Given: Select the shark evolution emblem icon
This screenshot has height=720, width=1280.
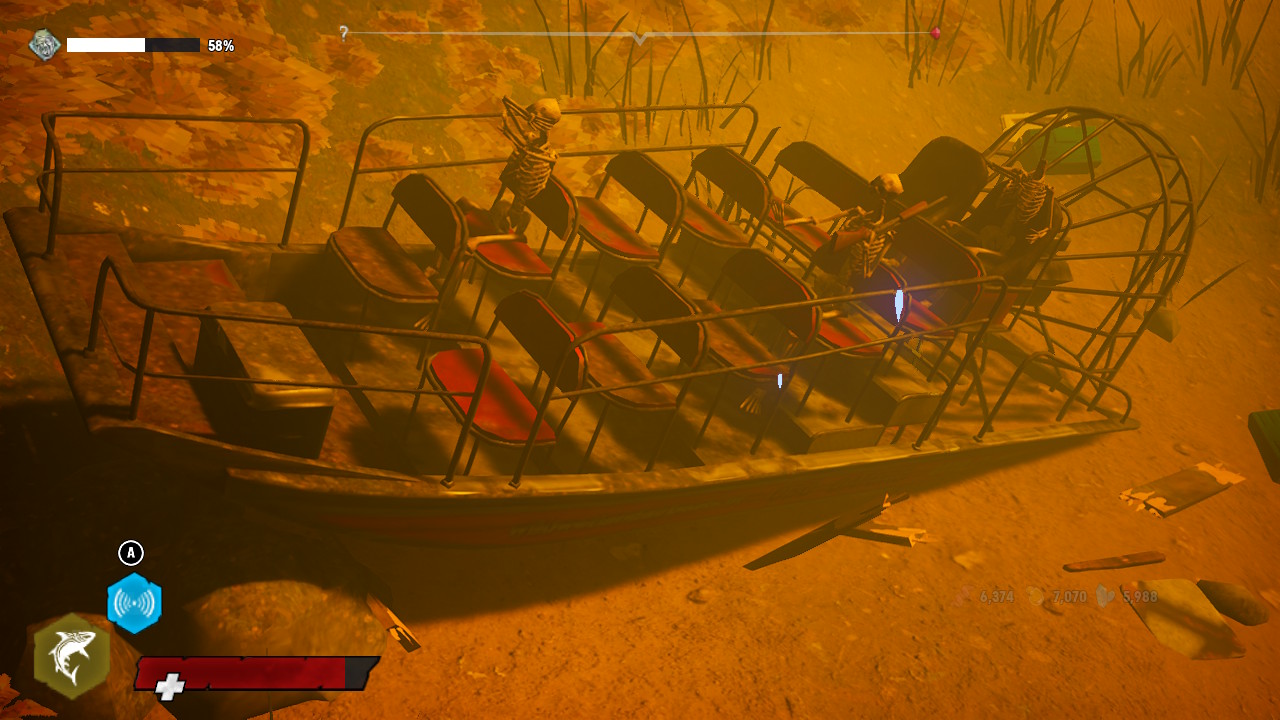Looking at the screenshot, I should [x=43, y=45].
